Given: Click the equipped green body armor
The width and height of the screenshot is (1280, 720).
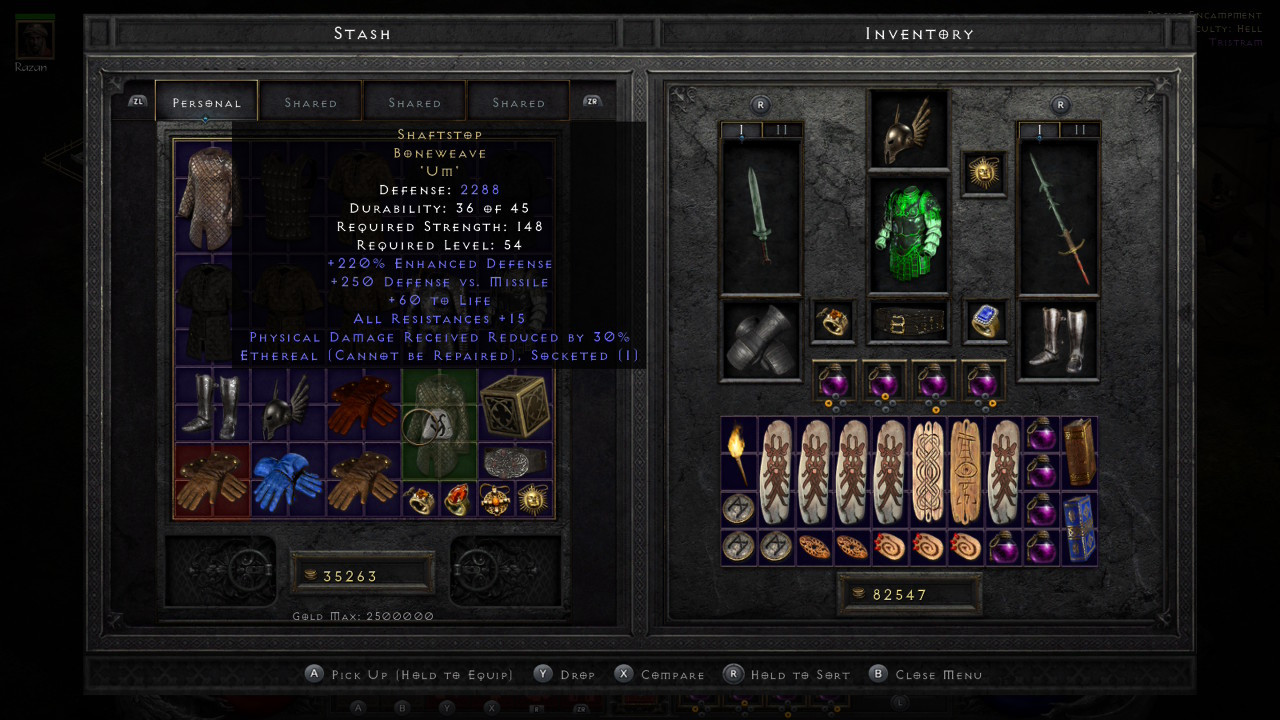Looking at the screenshot, I should [908, 234].
